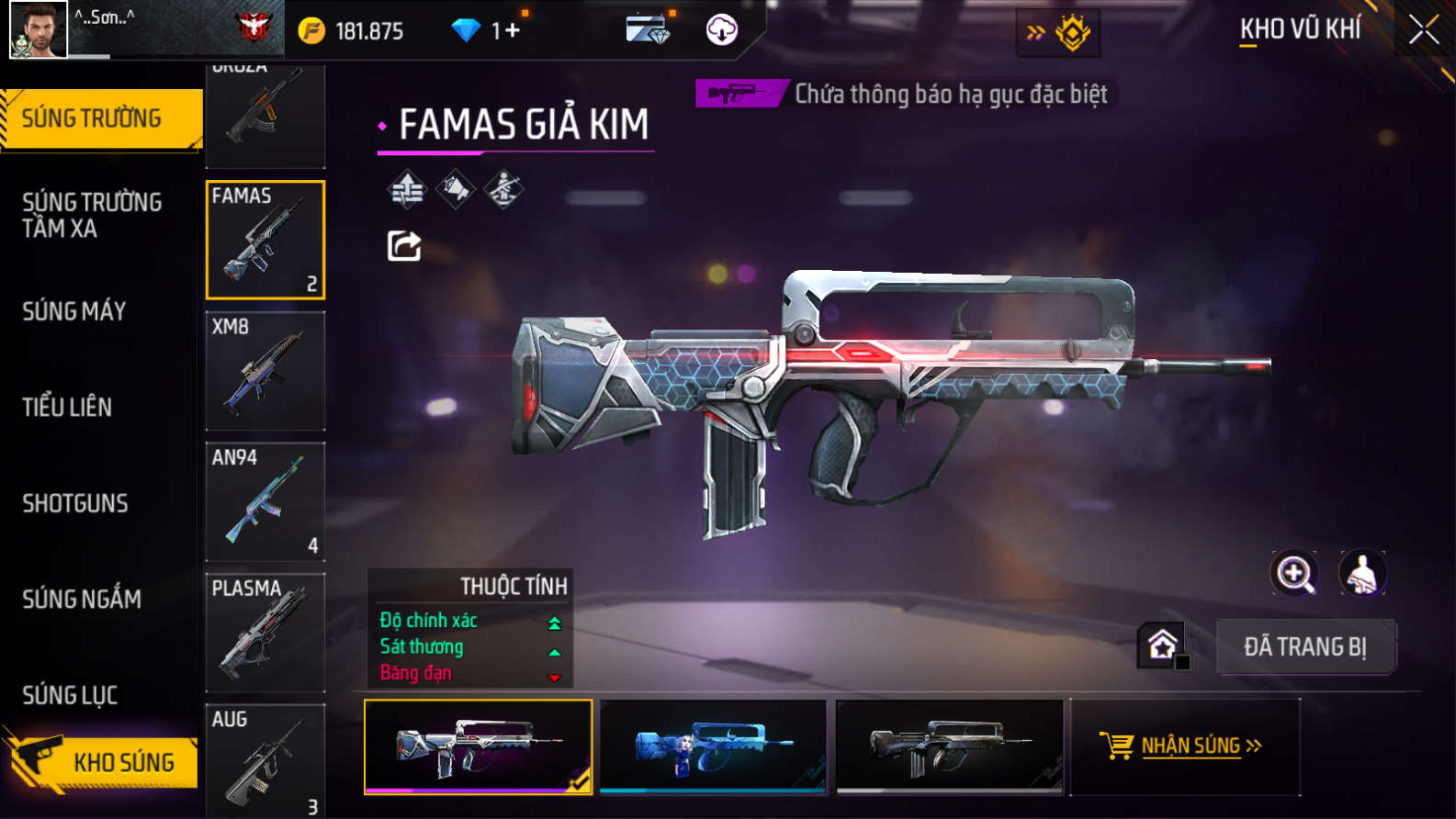This screenshot has width=1456, height=819.
Task: Switch to Súng Trường Tầm Xa category
Action: tap(92, 215)
